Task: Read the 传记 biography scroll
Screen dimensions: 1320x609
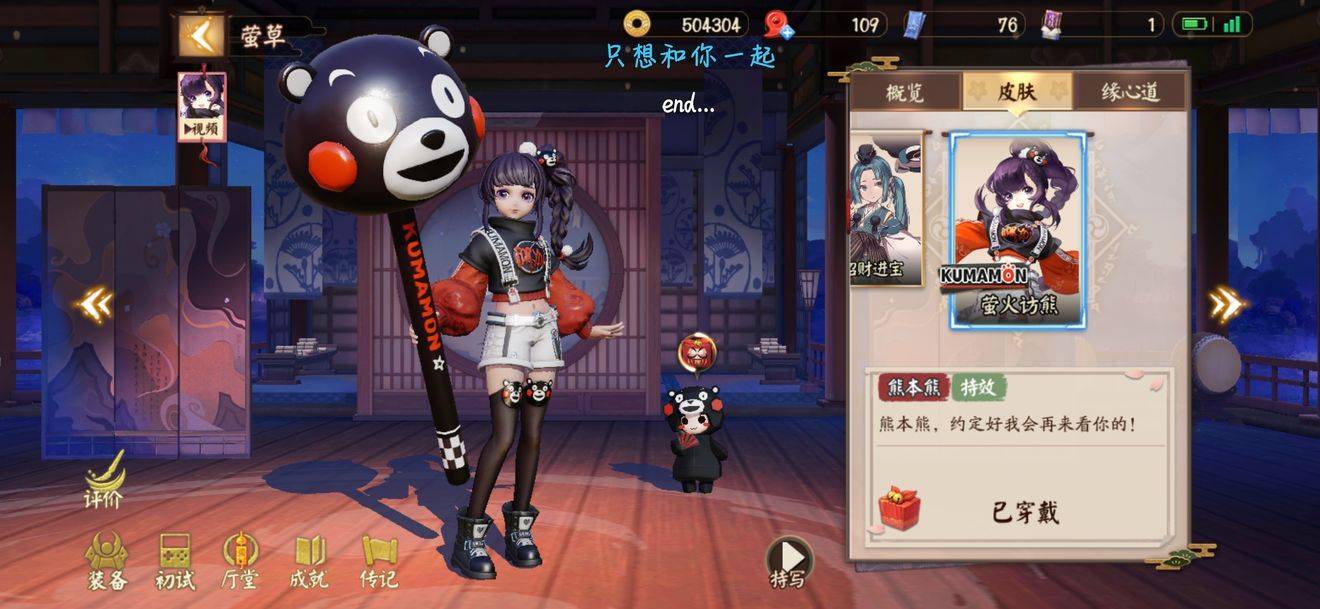Action: tap(379, 561)
